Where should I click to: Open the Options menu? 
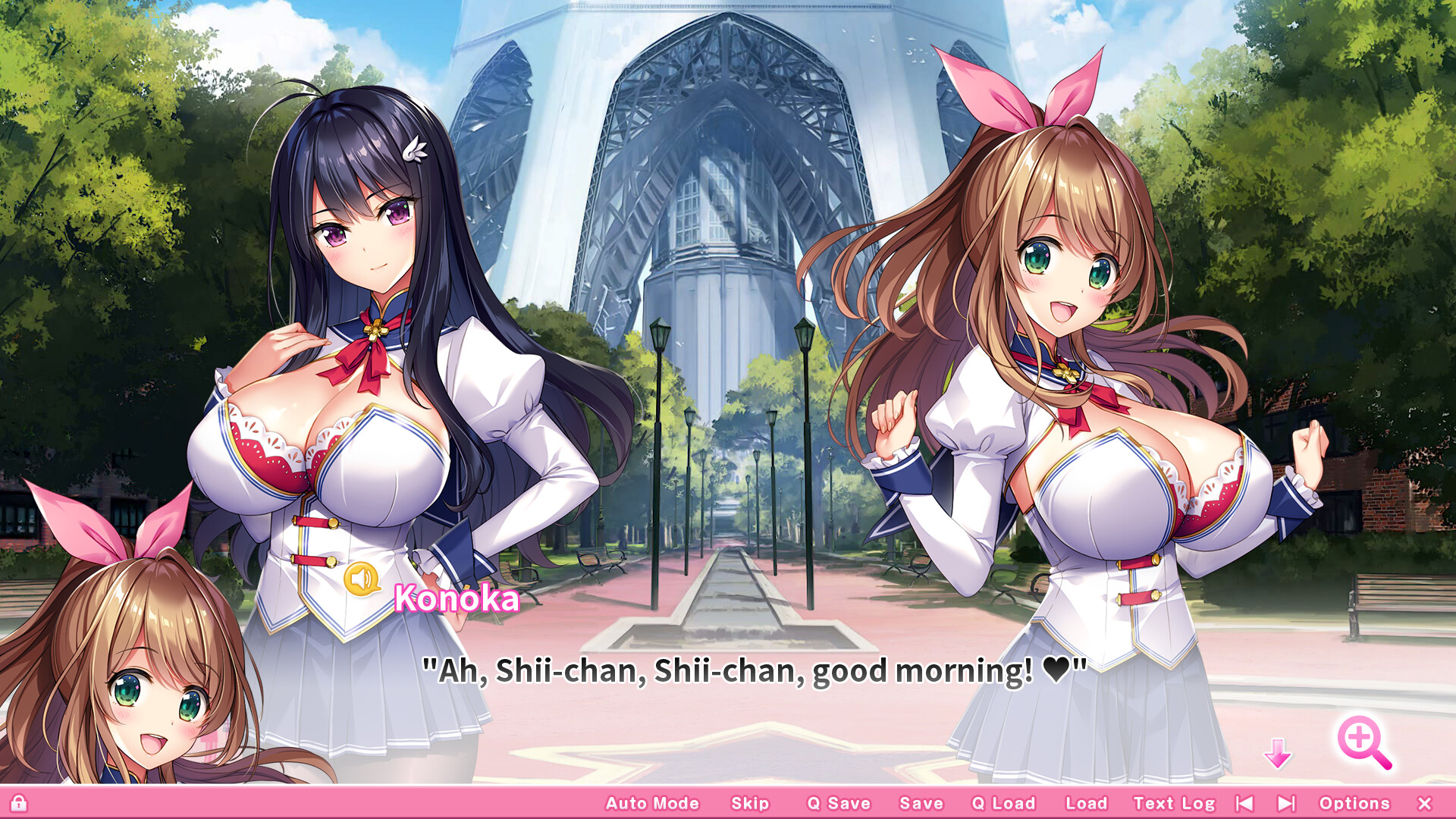1355,803
